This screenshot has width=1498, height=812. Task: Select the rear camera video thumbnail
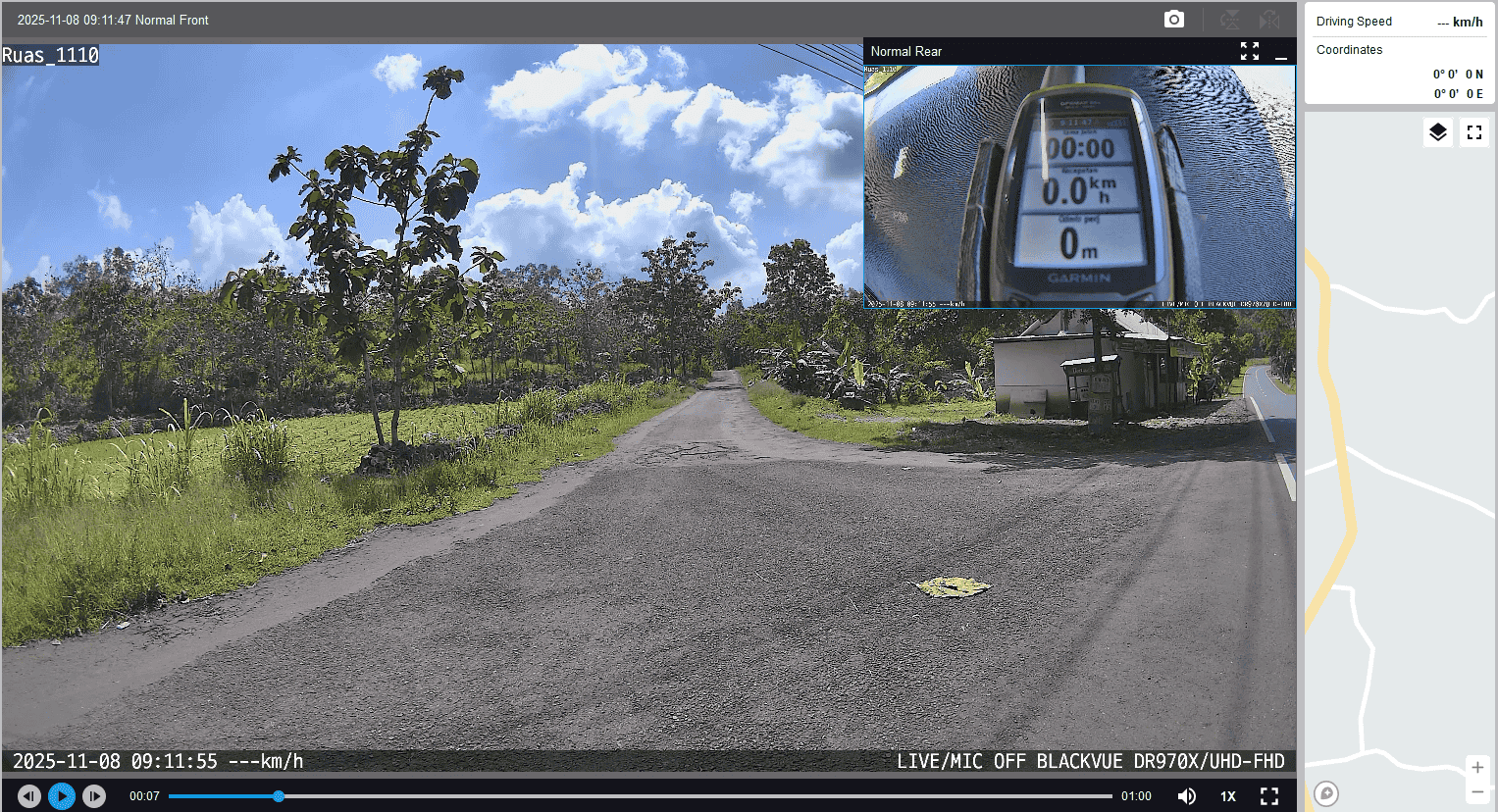pos(1079,186)
